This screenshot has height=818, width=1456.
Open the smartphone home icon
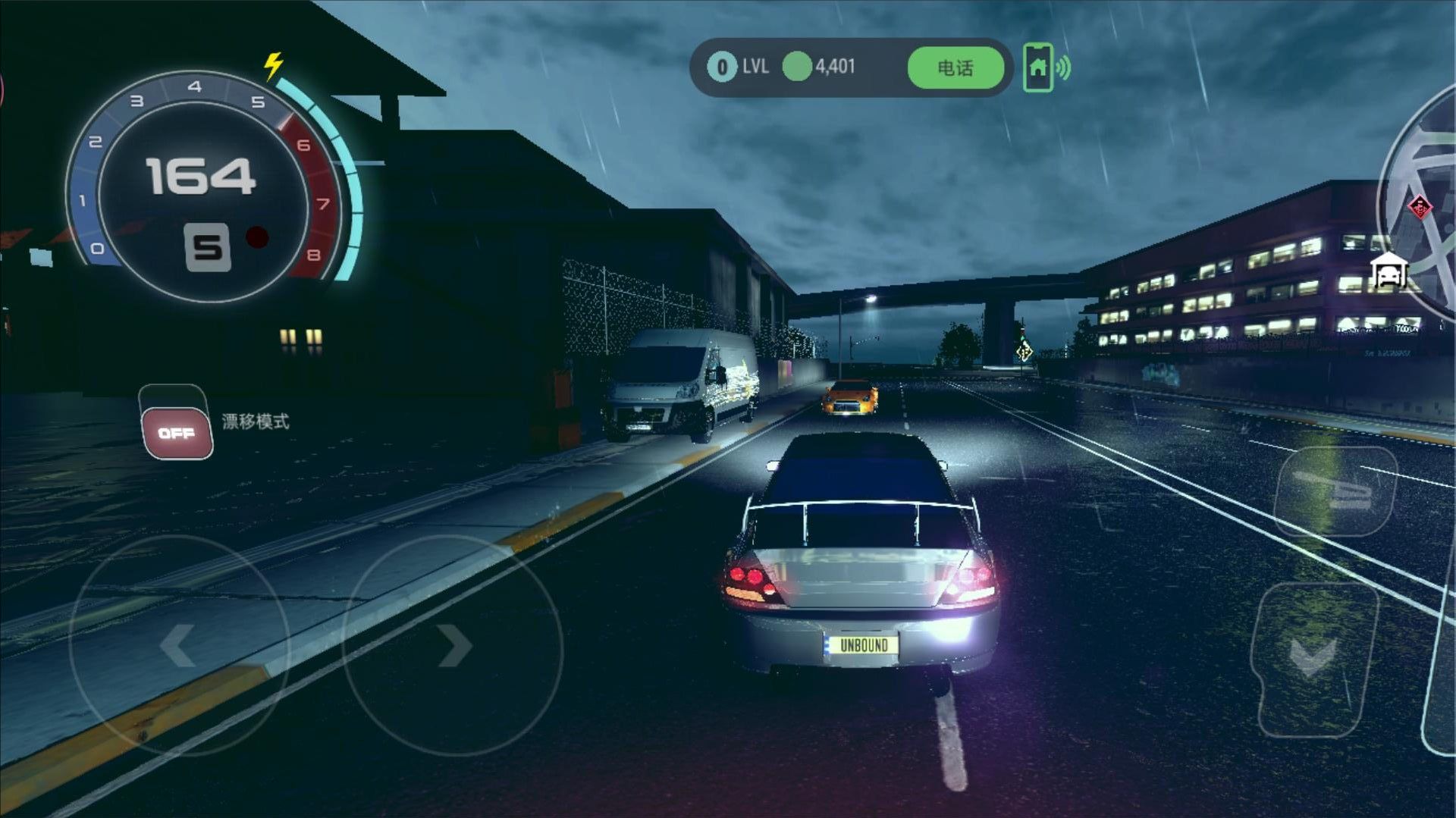point(1038,68)
